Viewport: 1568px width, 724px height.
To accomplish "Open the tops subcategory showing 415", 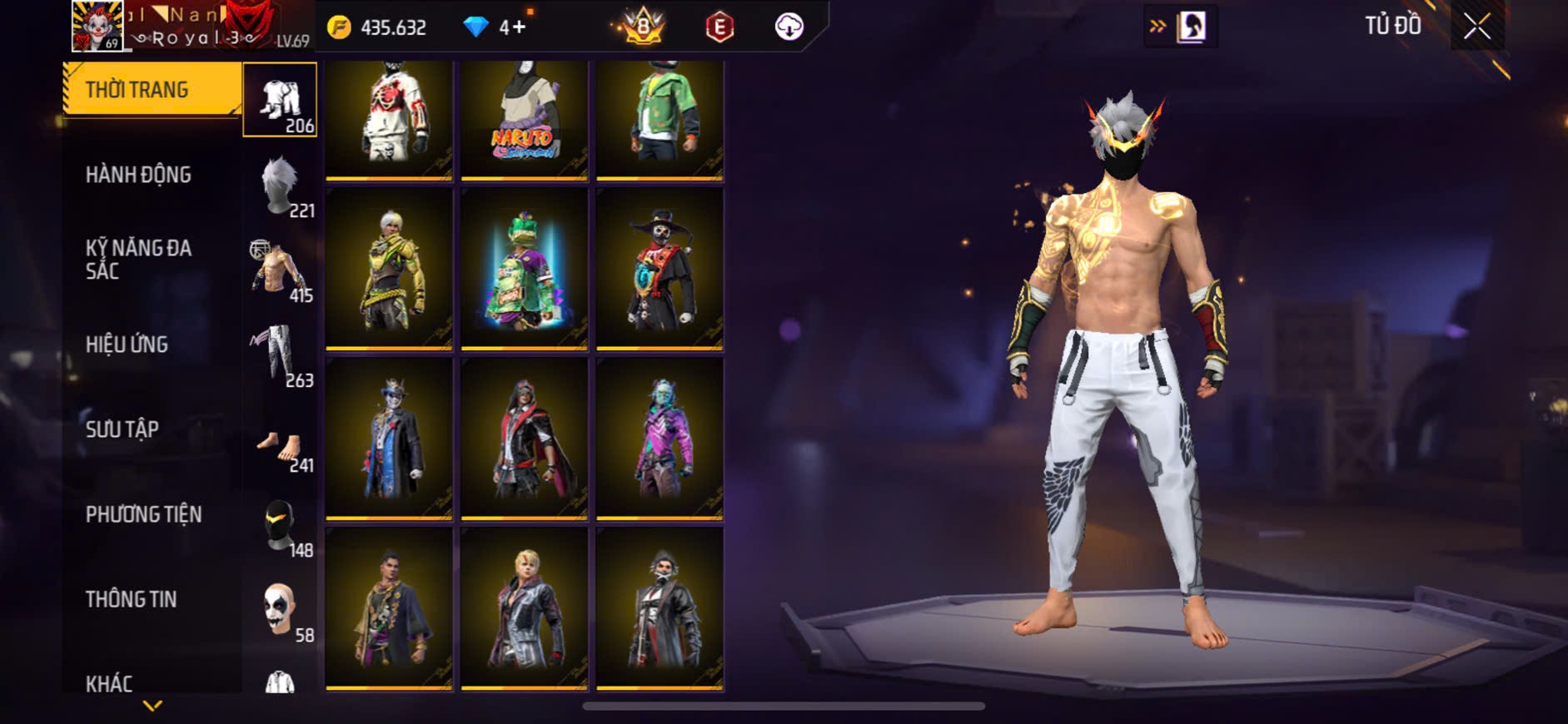I will 280,270.
